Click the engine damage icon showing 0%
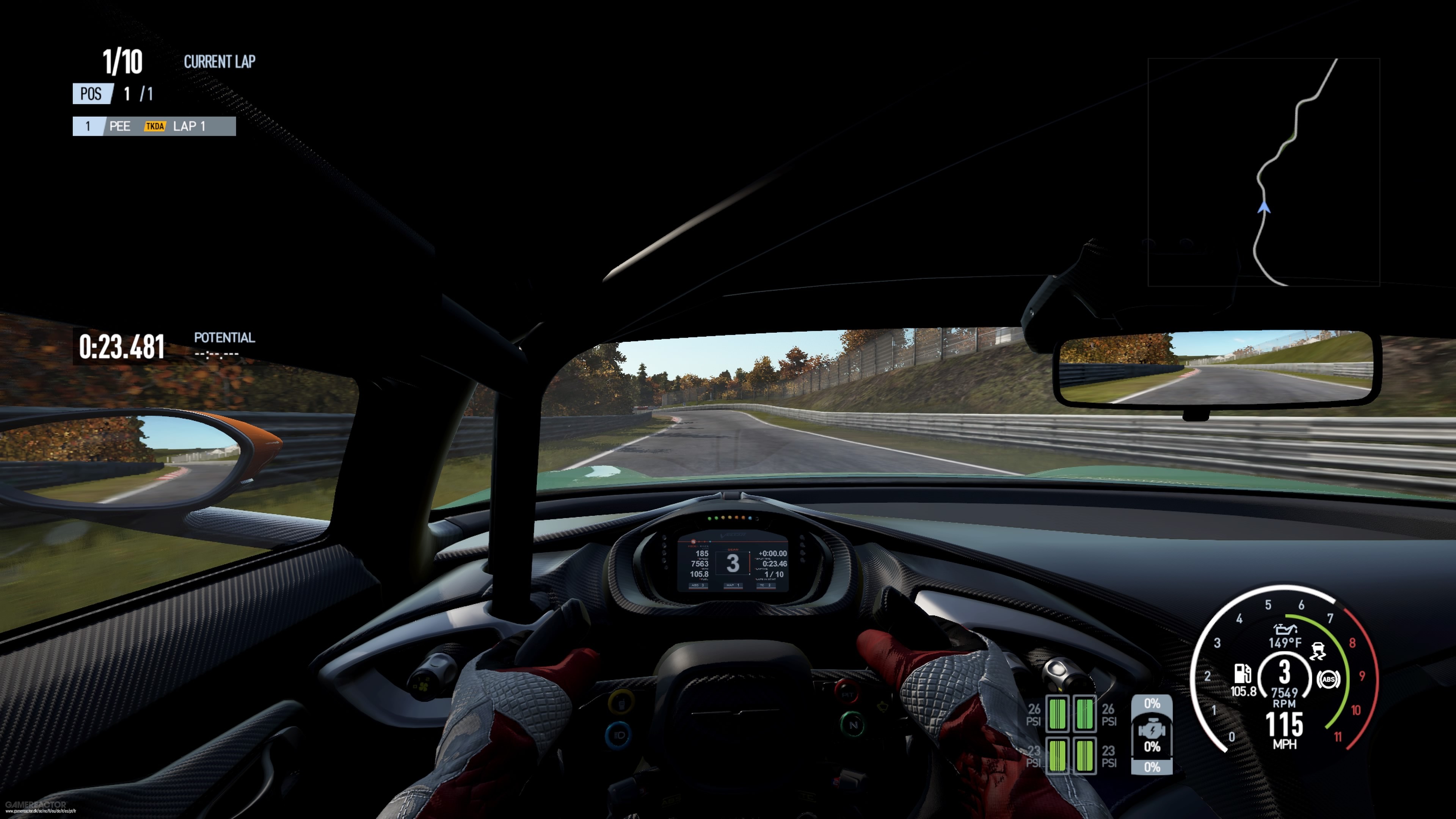 [1152, 731]
